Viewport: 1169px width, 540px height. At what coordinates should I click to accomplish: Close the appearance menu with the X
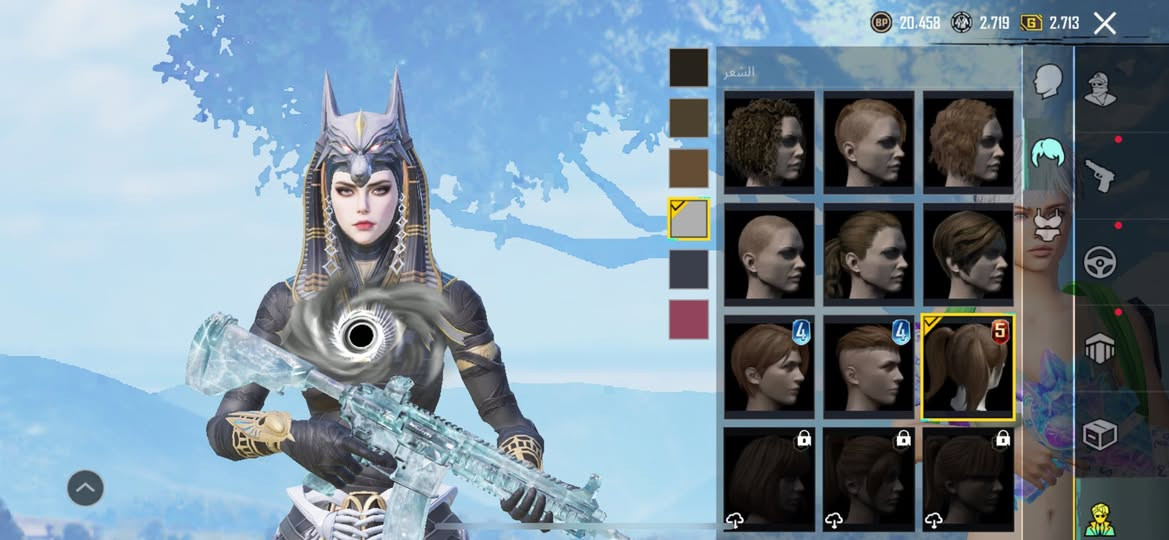(x=1104, y=23)
